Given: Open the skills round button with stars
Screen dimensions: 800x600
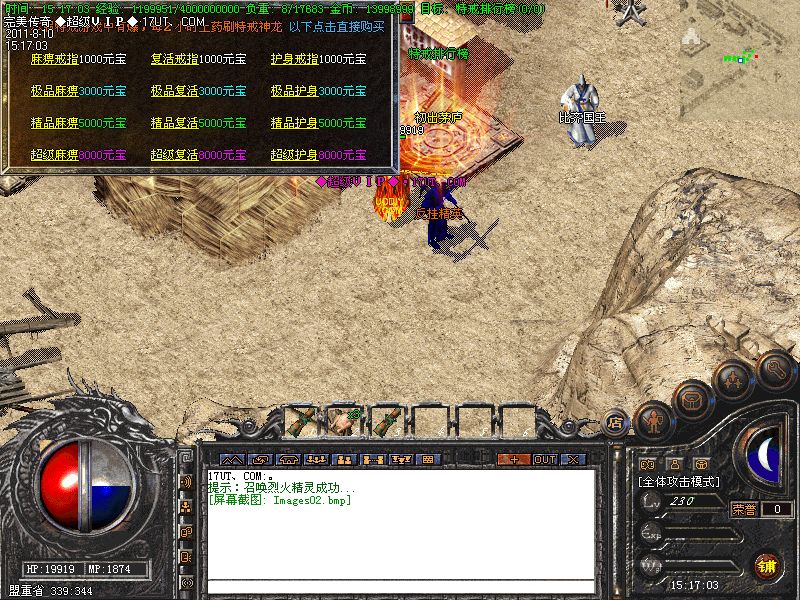Looking at the screenshot, I should click(733, 379).
